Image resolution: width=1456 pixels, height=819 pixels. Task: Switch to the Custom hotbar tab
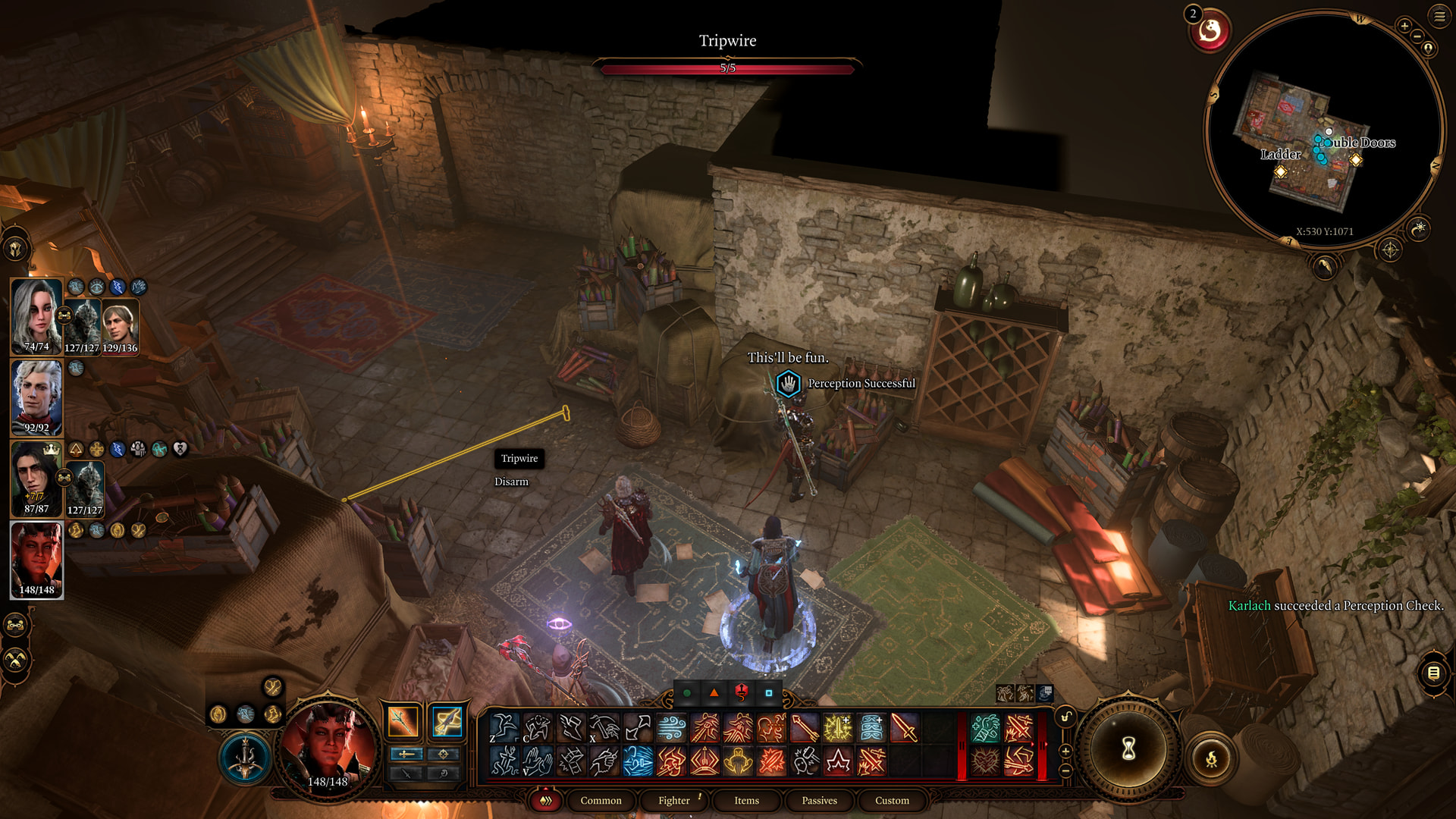click(x=892, y=800)
